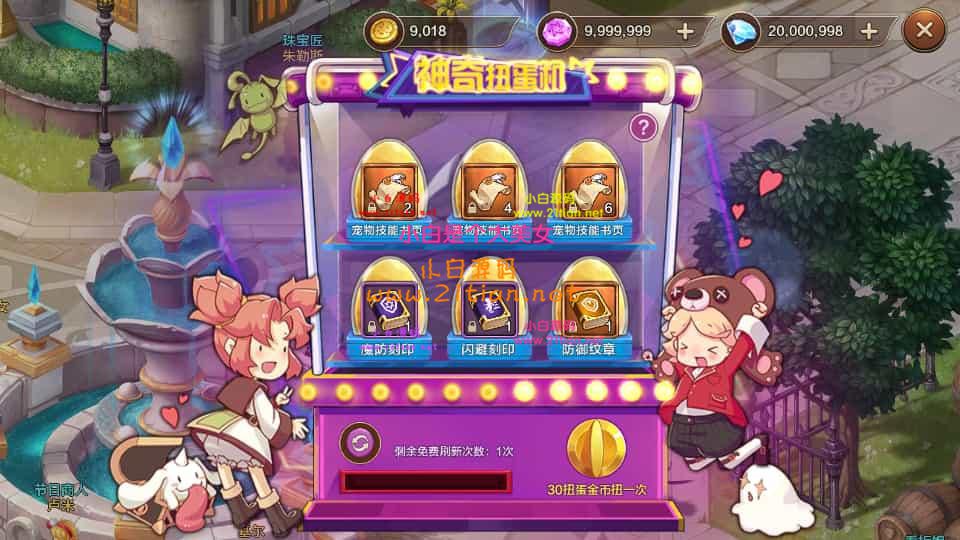This screenshot has width=960, height=540.
Task: Add more purple gem currency
Action: click(685, 31)
